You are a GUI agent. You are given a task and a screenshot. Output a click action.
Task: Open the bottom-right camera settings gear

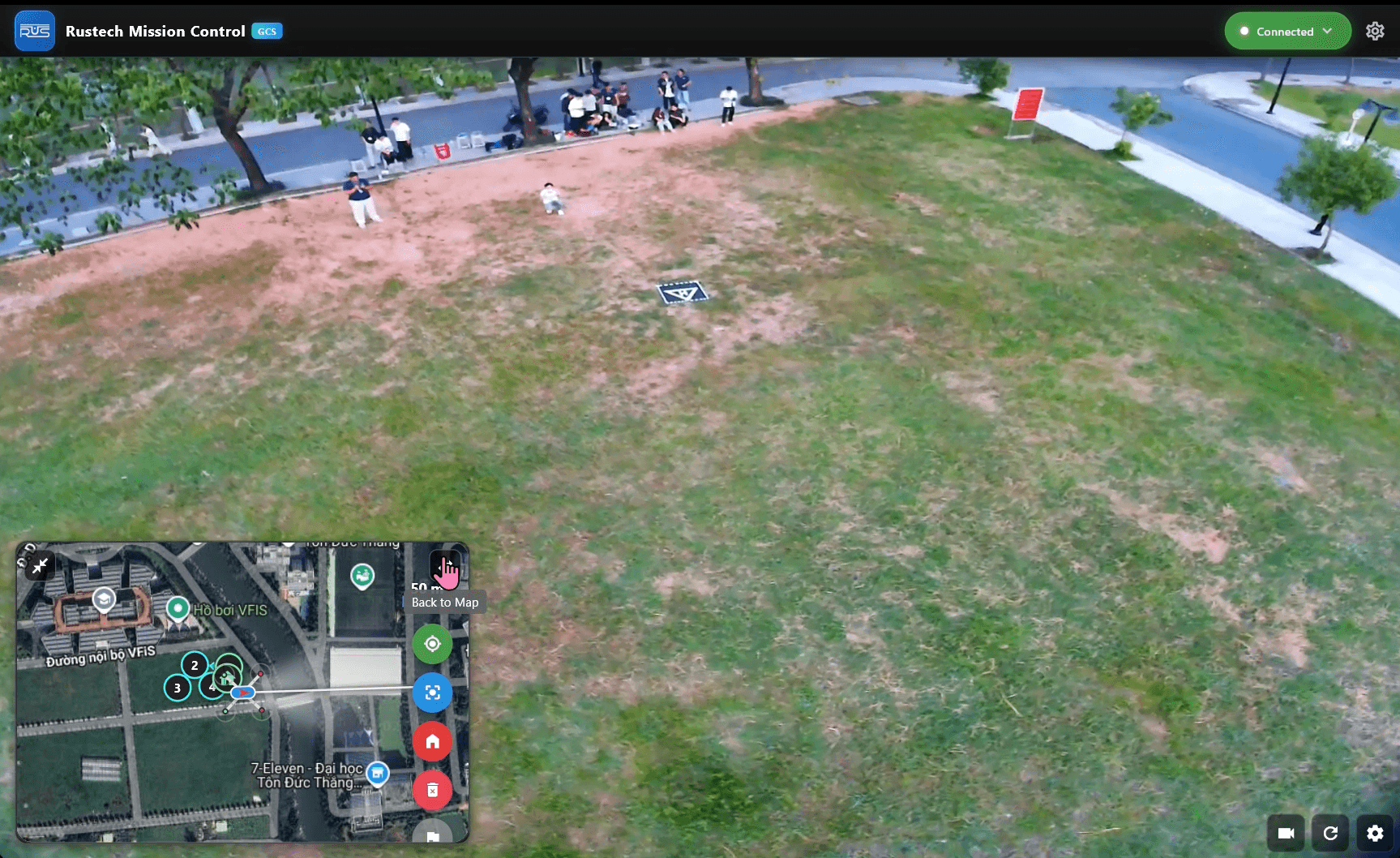point(1376,833)
